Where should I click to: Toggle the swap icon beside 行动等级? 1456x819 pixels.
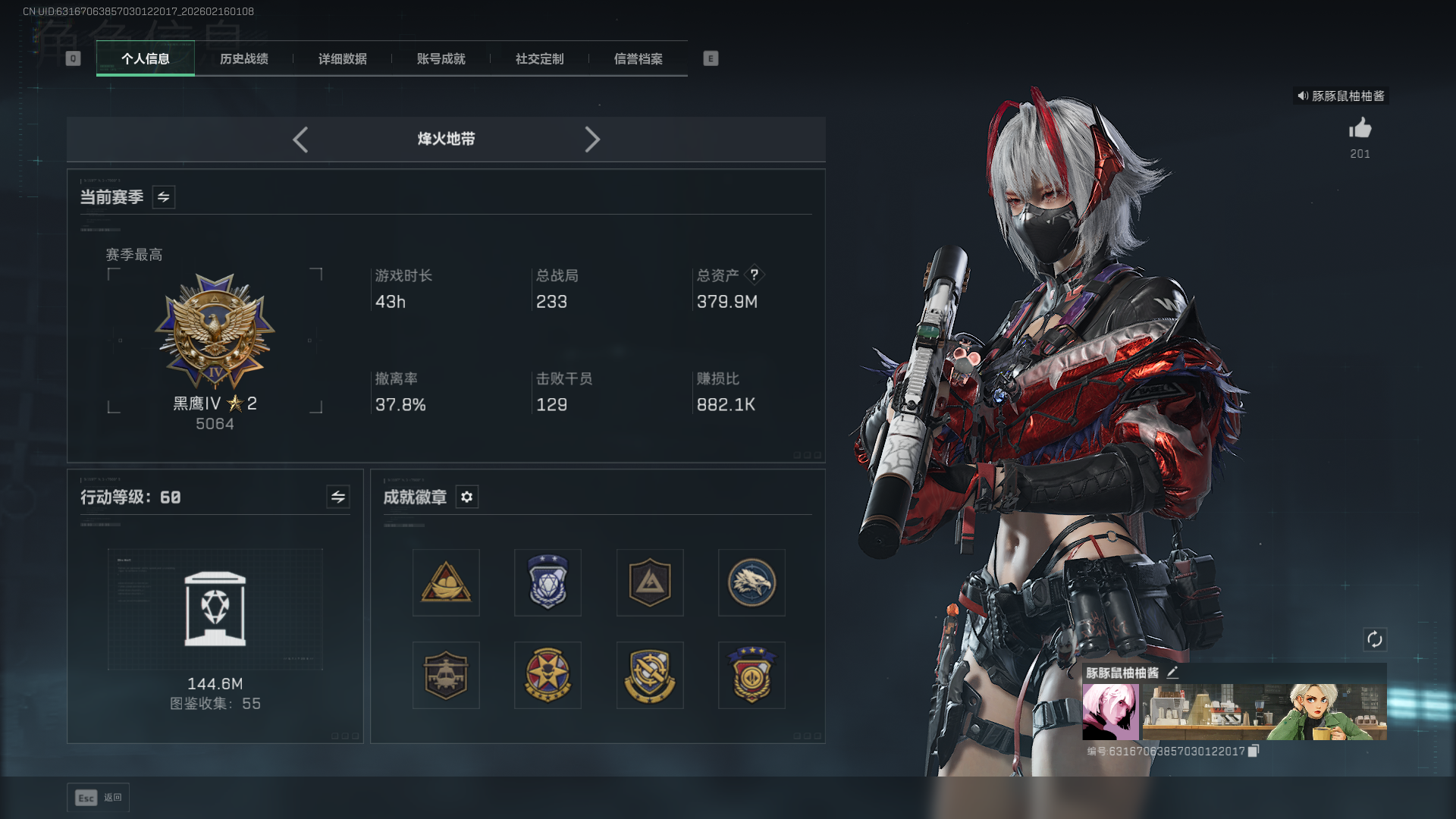click(x=337, y=497)
